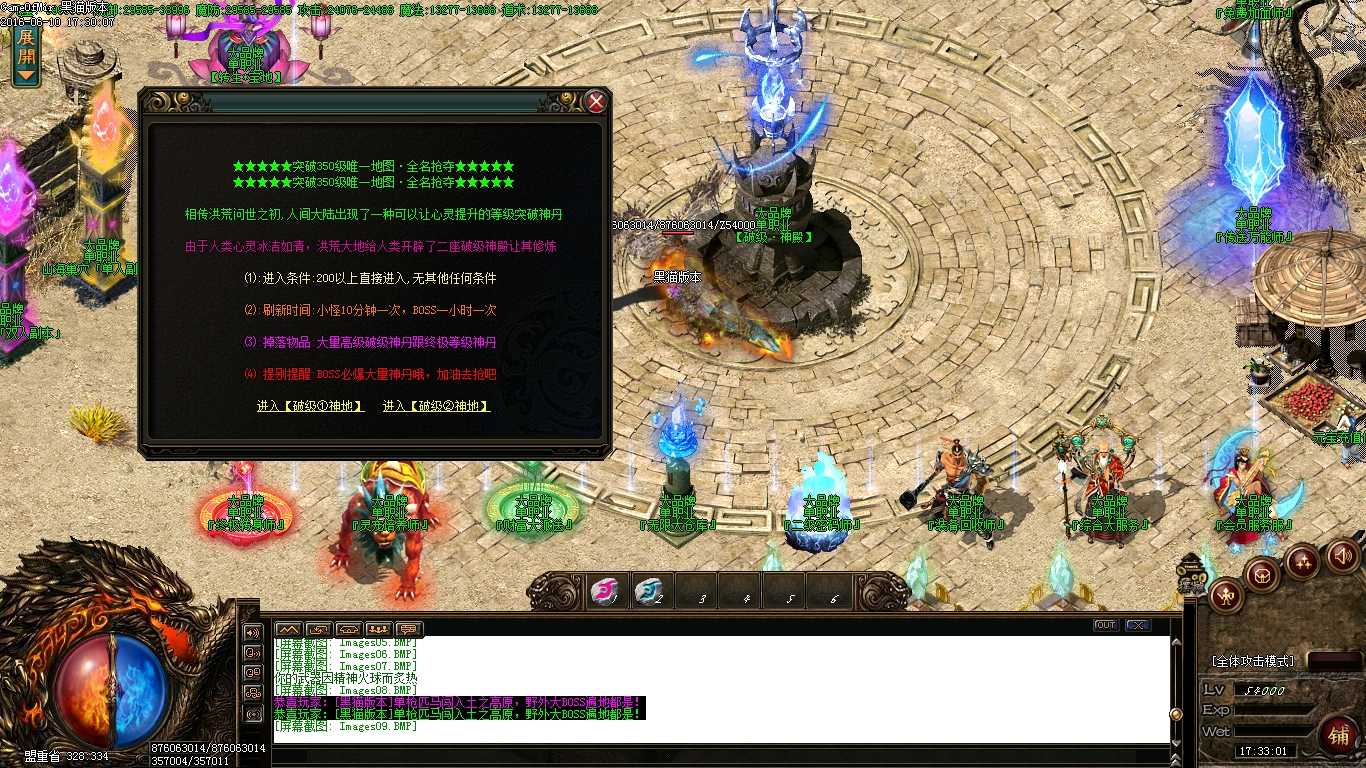Click 进入【破级①神地】 link in the dialog
1366x768 pixels.
tap(310, 406)
